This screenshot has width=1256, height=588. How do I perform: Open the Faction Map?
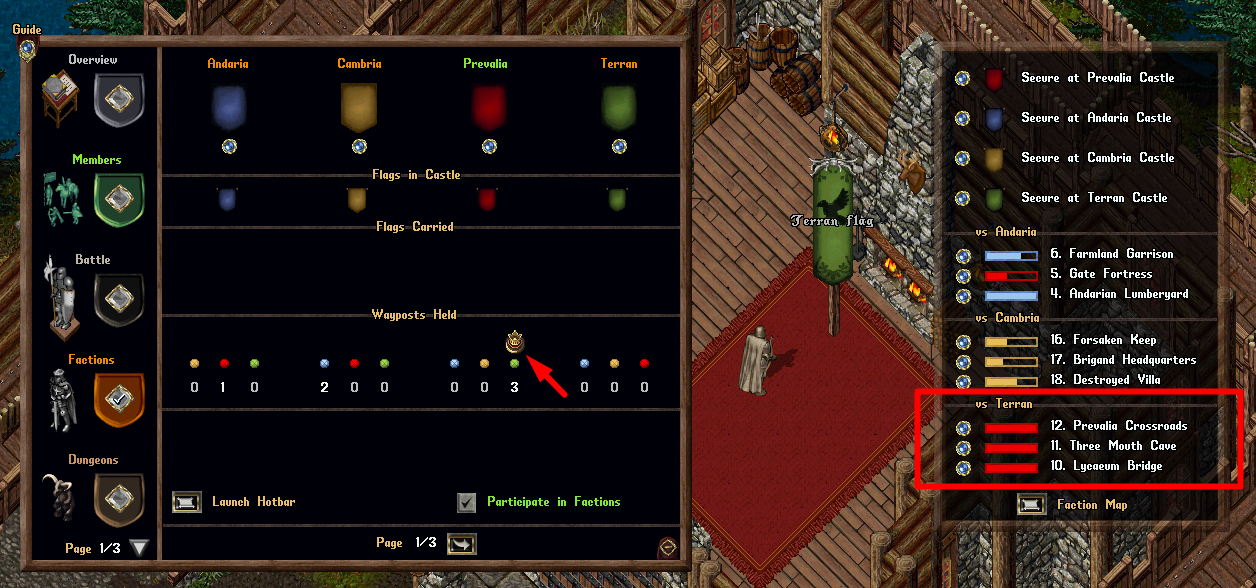coord(1031,505)
